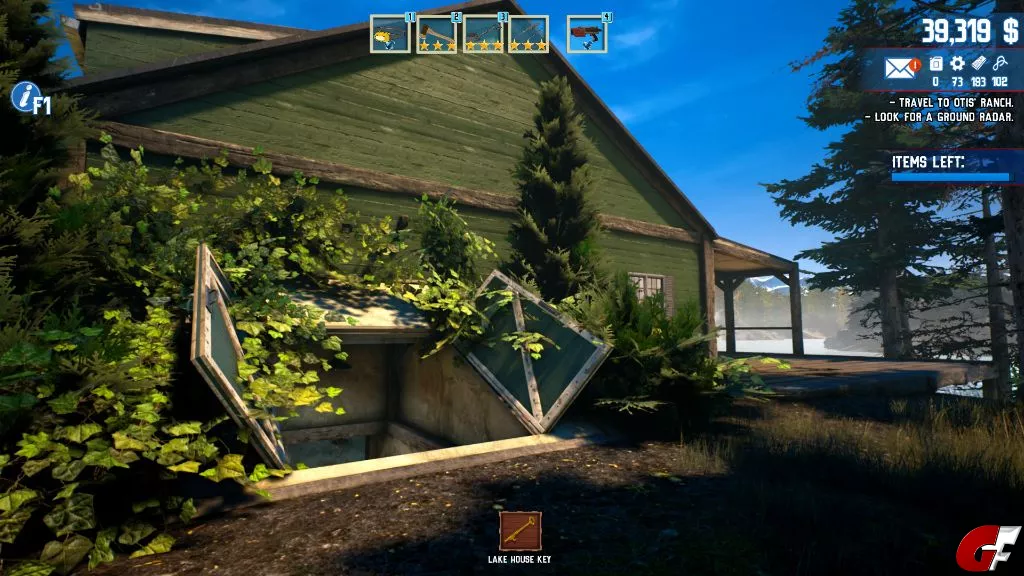Click the fuel canister resource icon
The height and width of the screenshot is (576, 1024).
point(936,64)
